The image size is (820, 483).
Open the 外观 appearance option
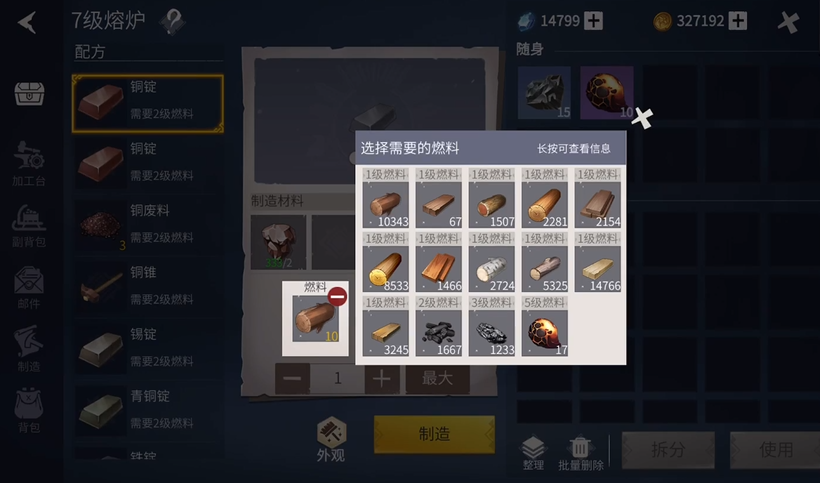331,440
